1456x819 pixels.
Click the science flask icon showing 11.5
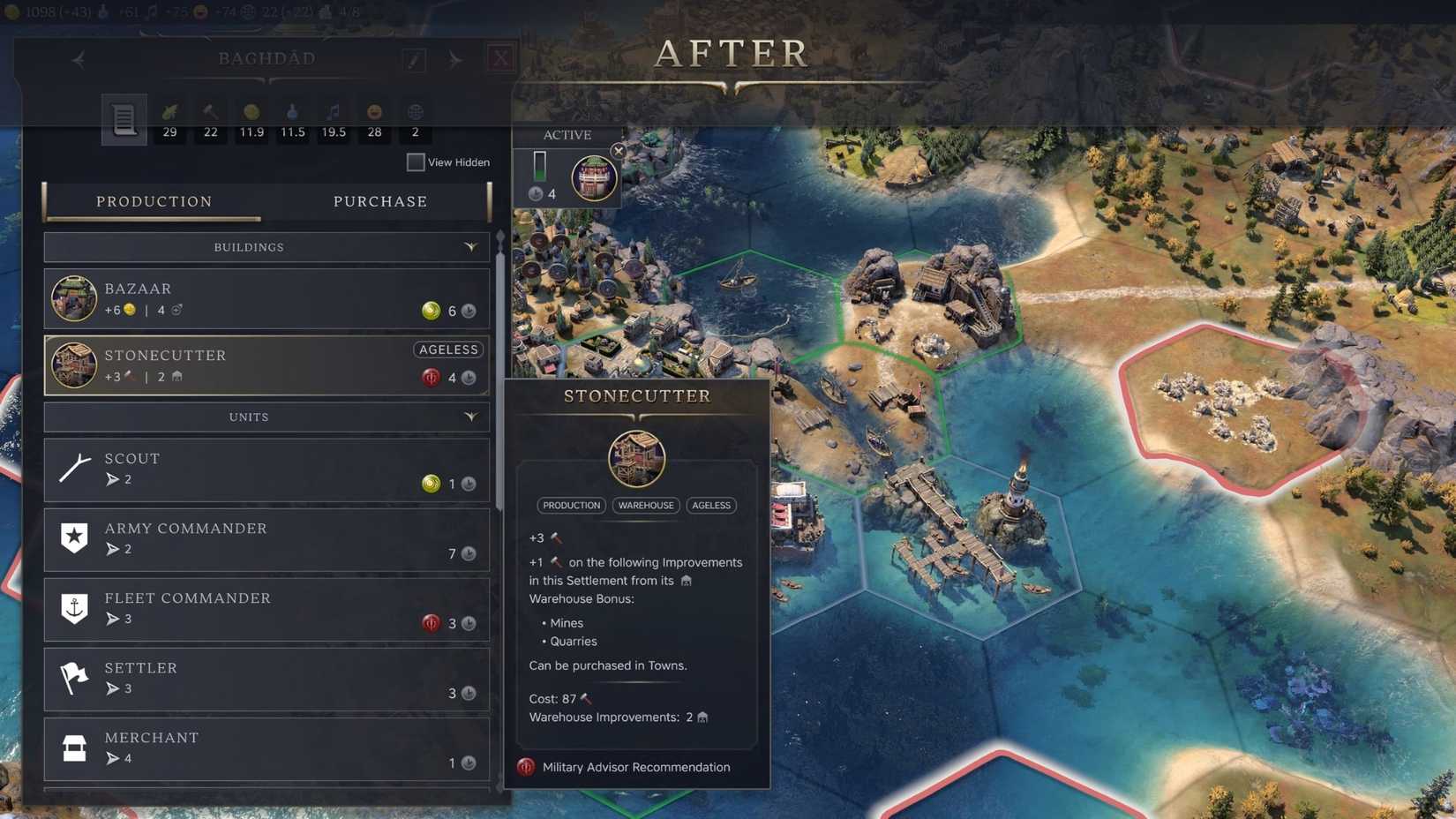(291, 115)
